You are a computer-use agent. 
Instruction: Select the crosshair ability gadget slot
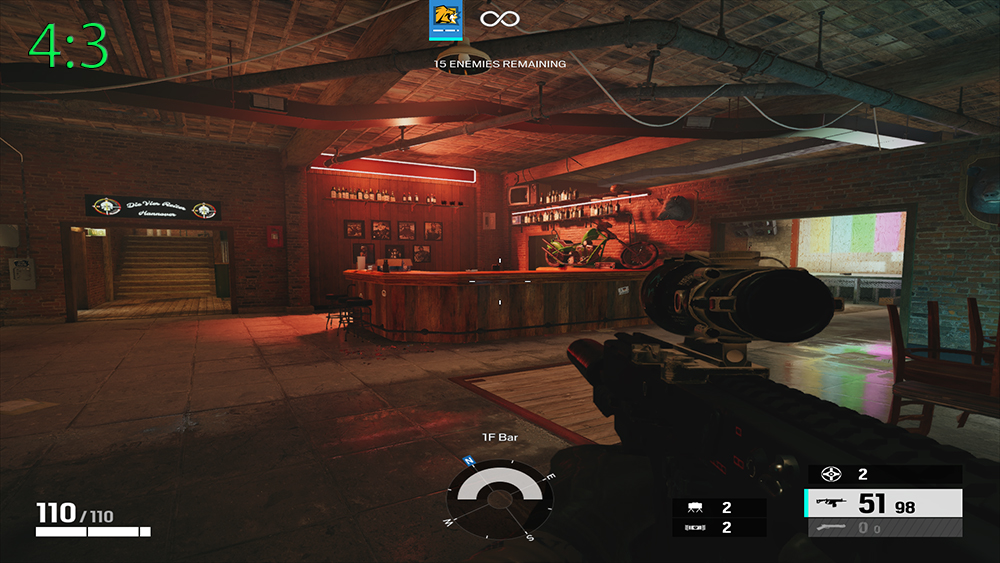click(x=884, y=474)
